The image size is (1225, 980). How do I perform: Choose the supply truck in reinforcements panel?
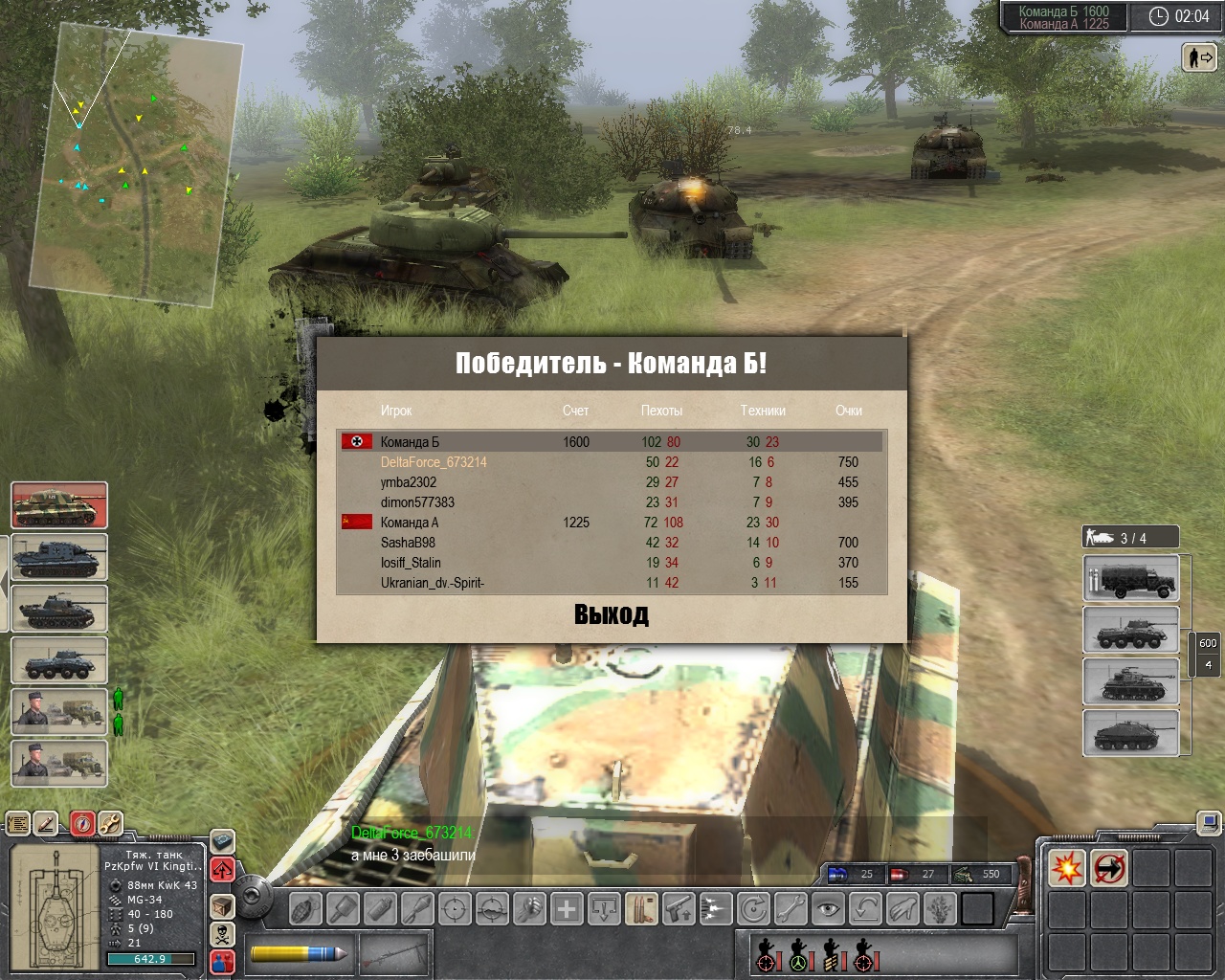click(x=1131, y=580)
